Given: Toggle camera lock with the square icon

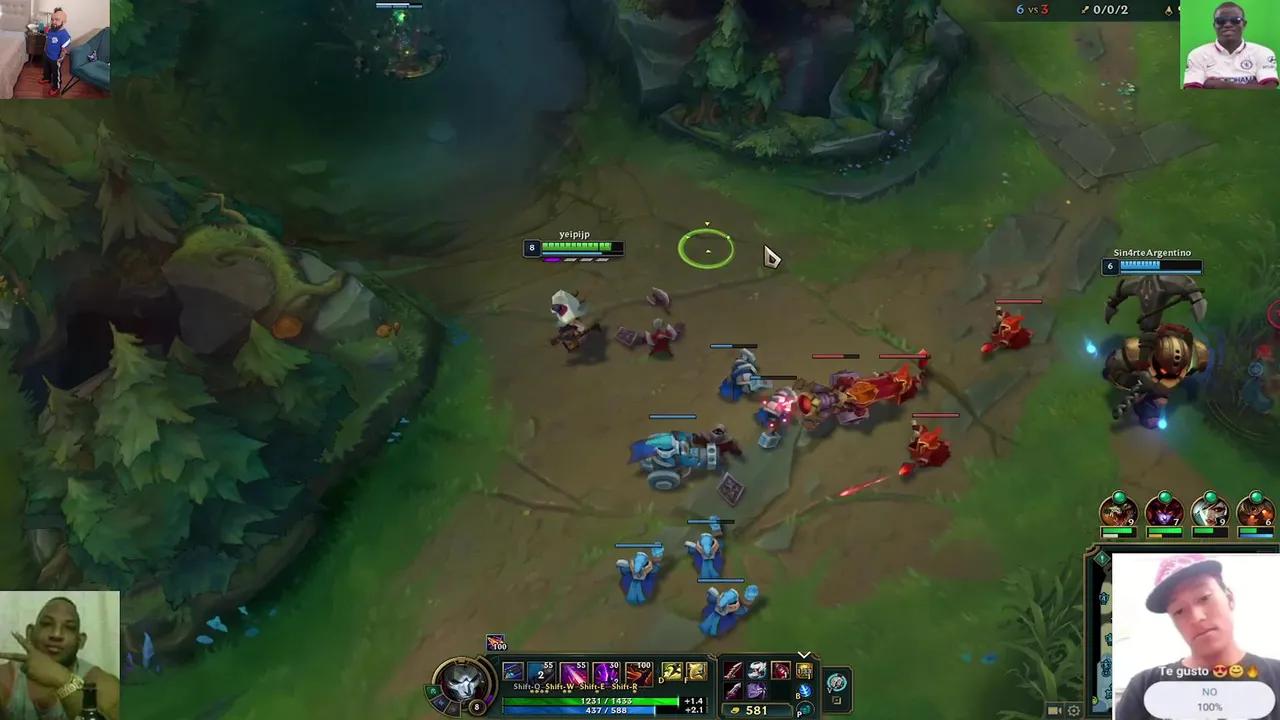Looking at the screenshot, I should tap(837, 699).
